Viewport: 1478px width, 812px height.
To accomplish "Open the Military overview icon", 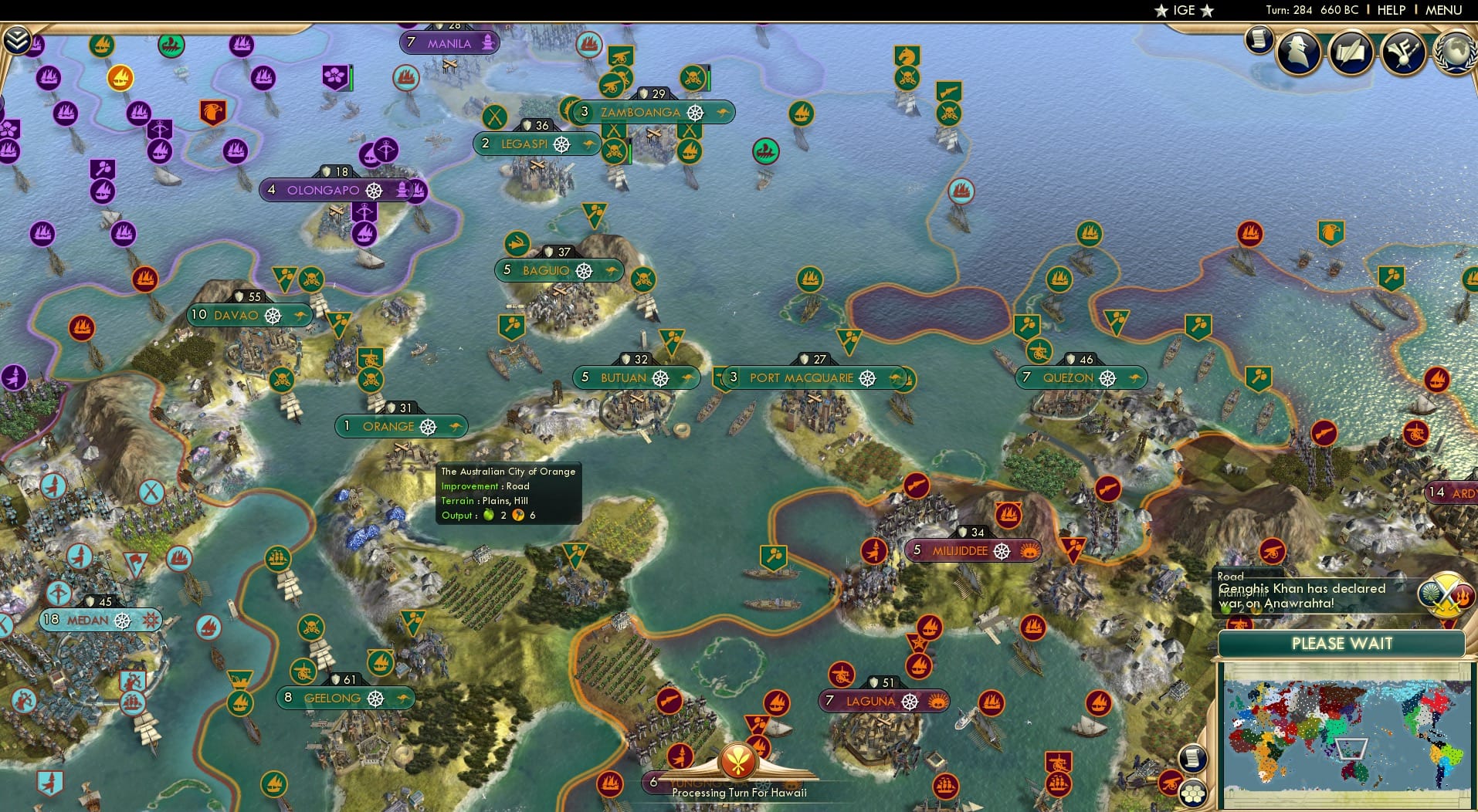I will coord(1402,52).
